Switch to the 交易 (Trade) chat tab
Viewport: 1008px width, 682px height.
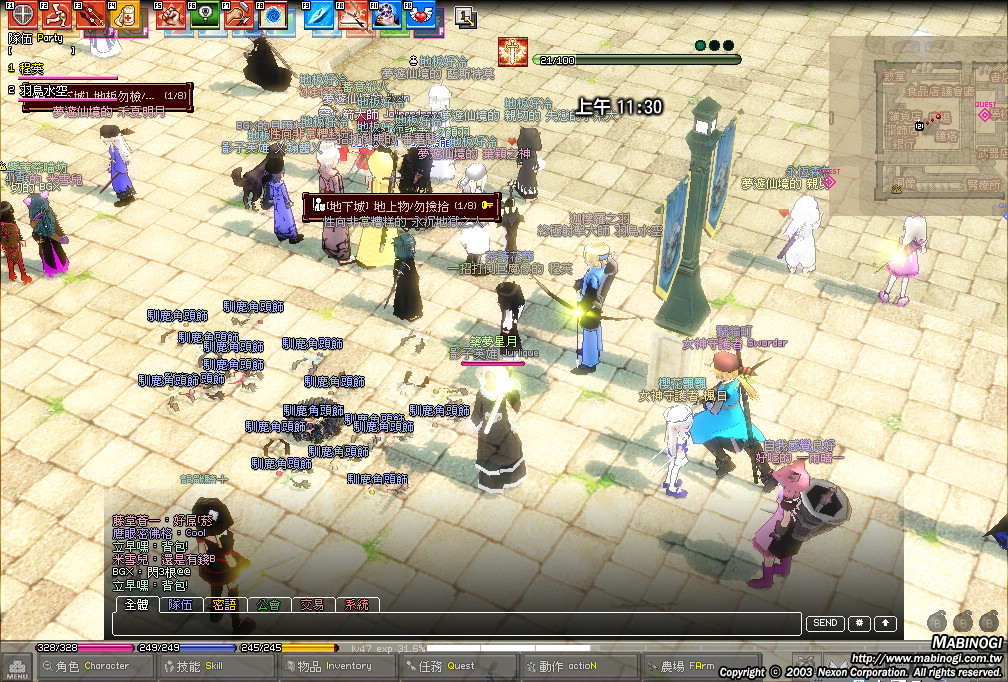pyautogui.click(x=312, y=605)
